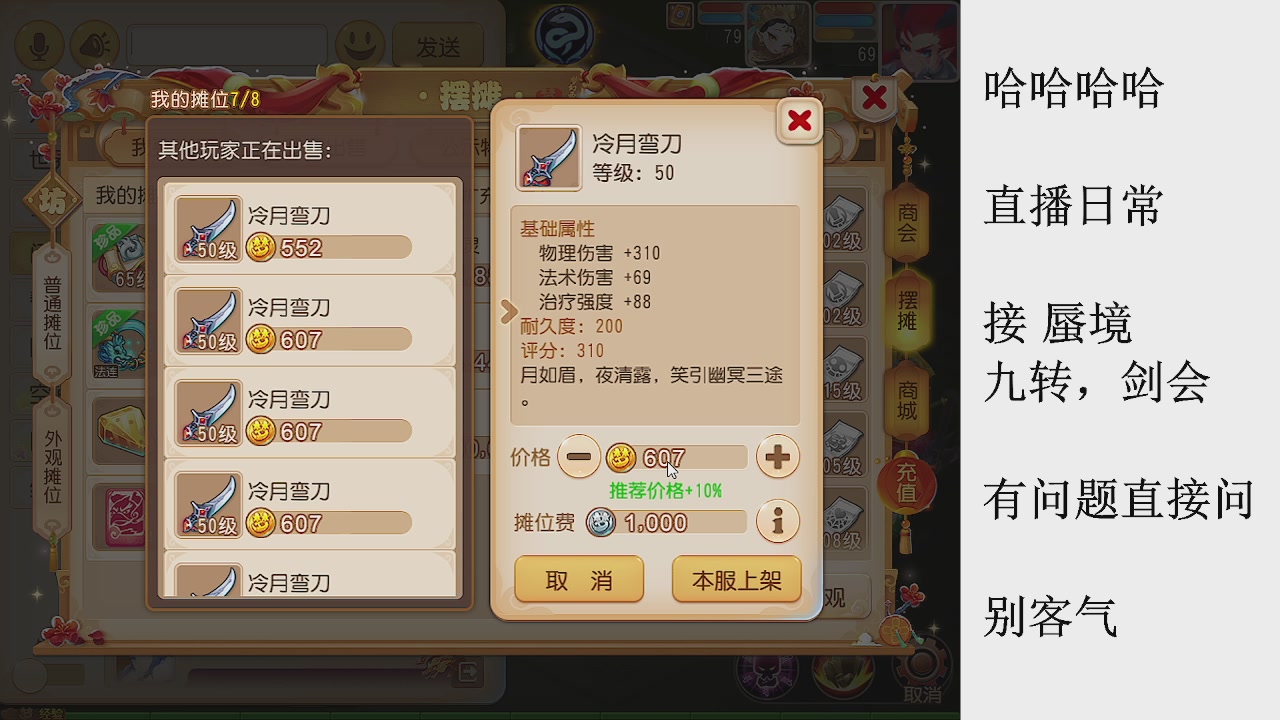The width and height of the screenshot is (1280, 720).
Task: Open the 商会 panel from right sidebar
Action: (908, 222)
